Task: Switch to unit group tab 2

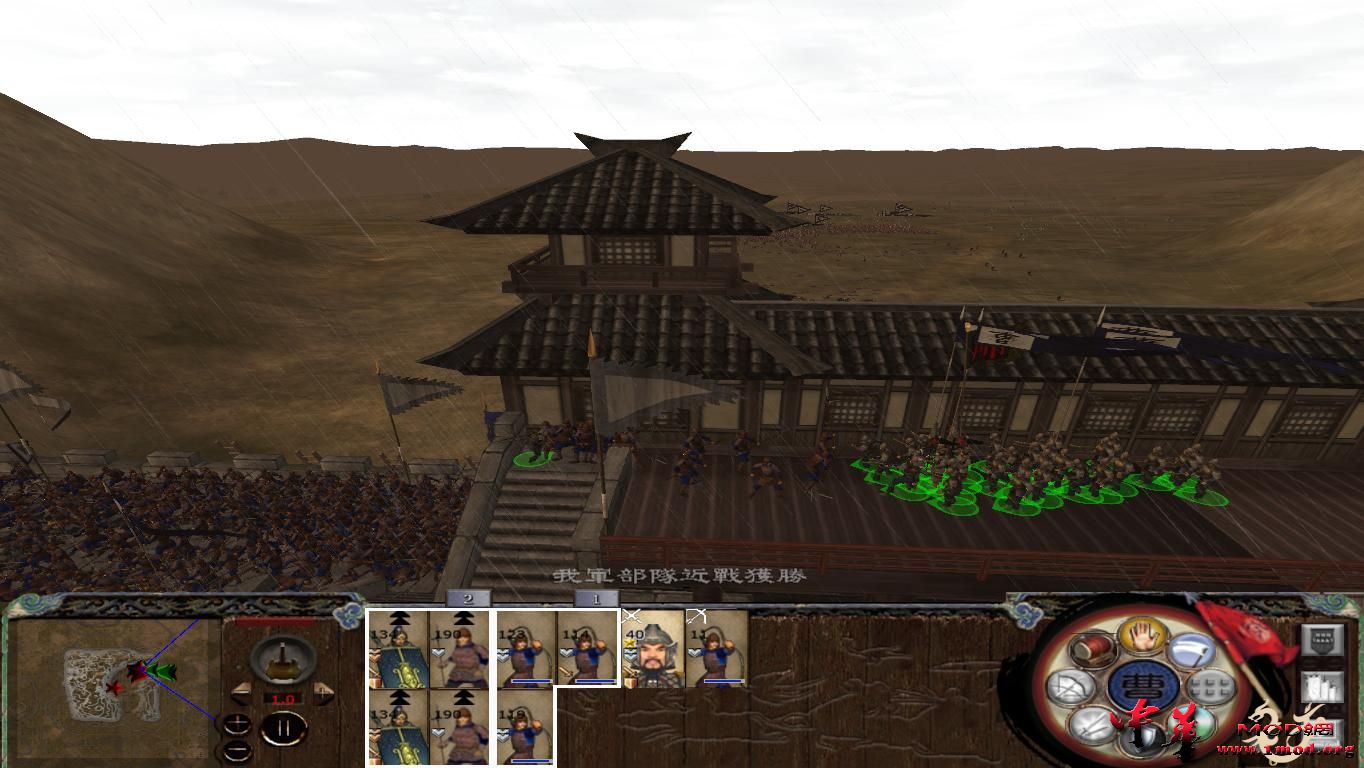Action: pos(466,598)
